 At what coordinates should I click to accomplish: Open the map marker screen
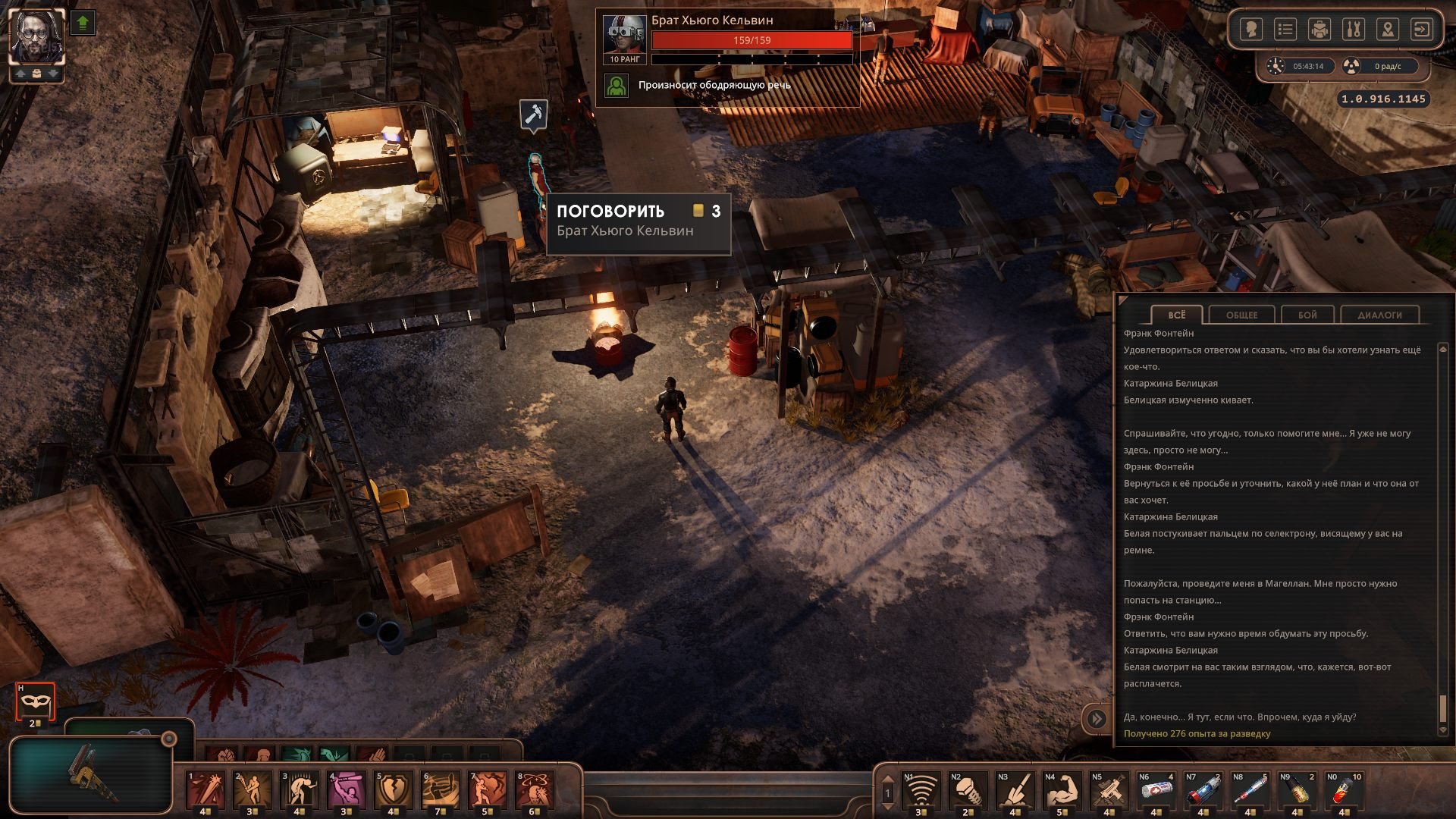[x=1388, y=30]
